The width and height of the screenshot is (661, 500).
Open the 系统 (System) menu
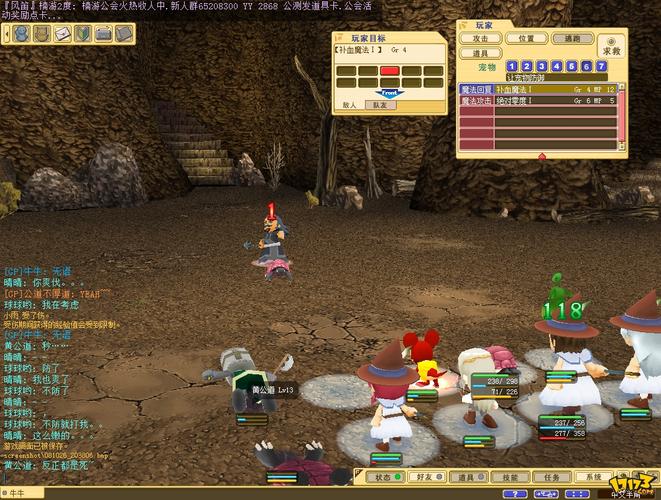pyautogui.click(x=594, y=477)
